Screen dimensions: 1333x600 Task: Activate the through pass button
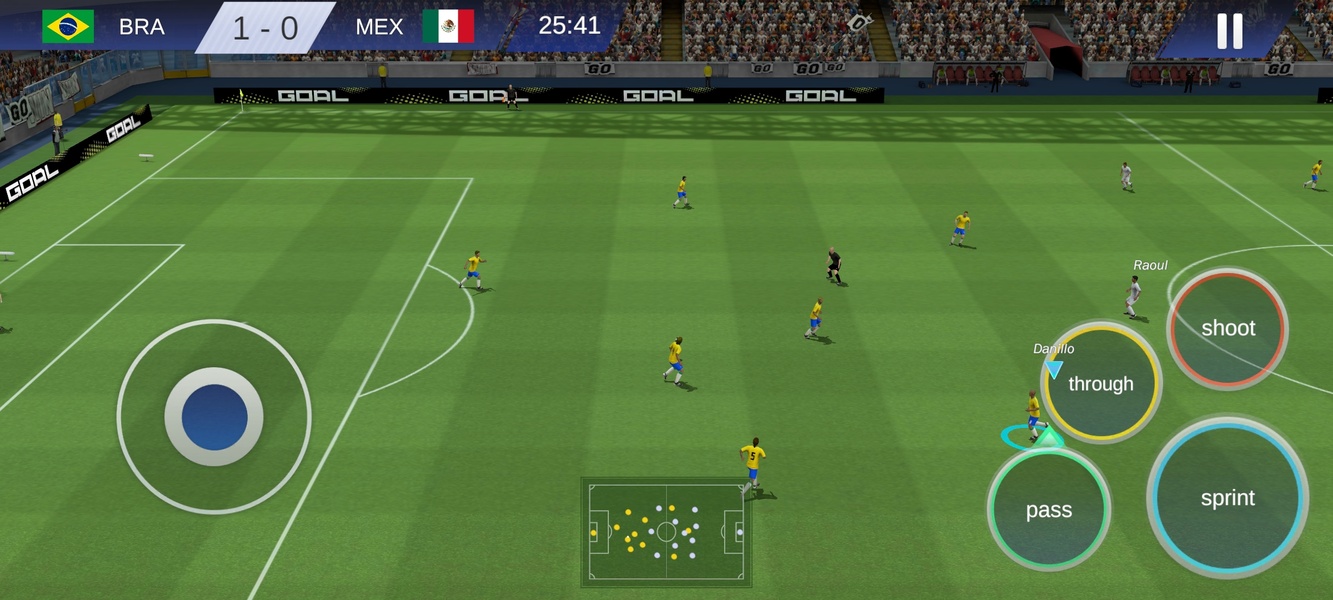1101,383
